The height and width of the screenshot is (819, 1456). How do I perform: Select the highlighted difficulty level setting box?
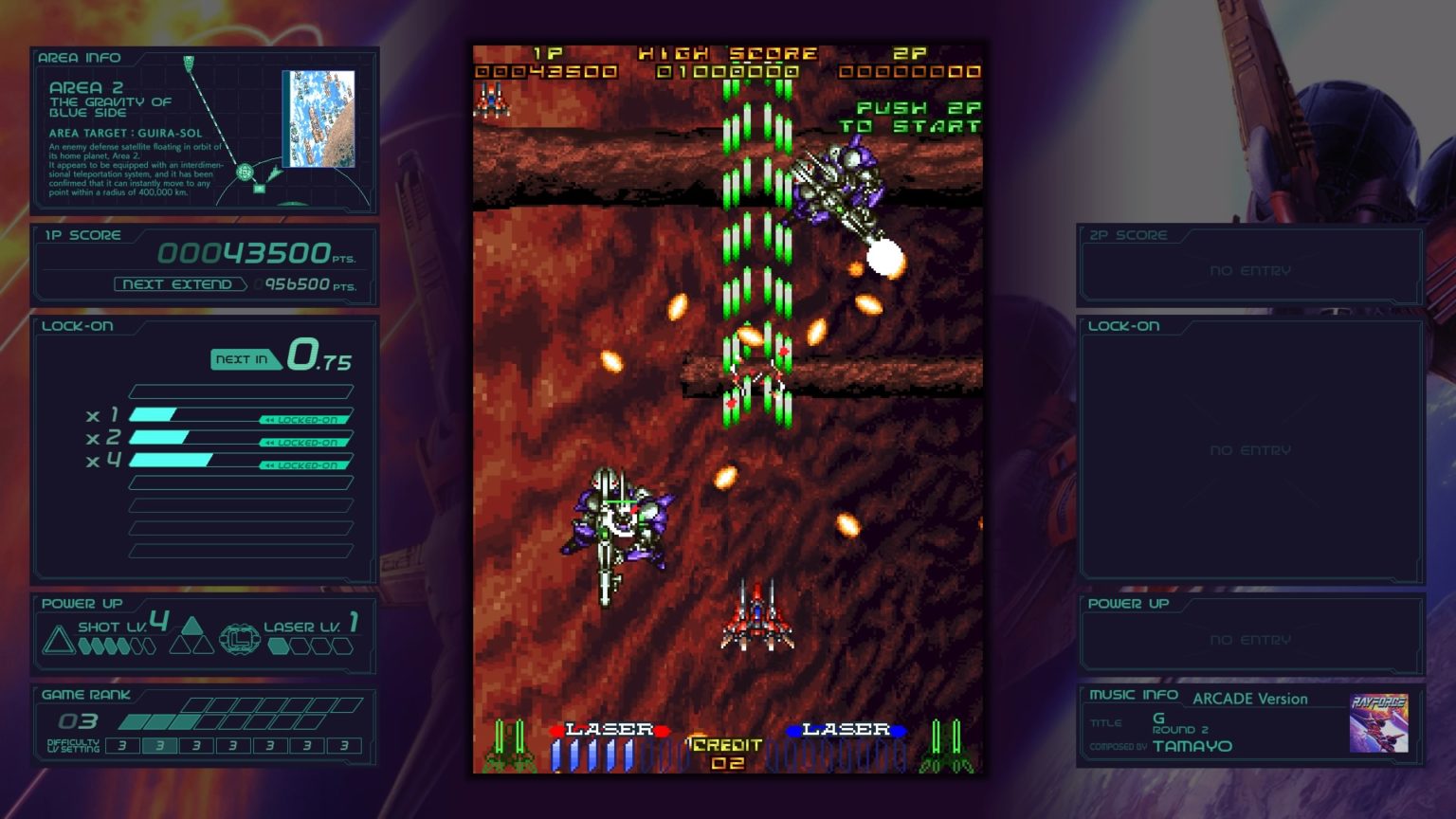click(159, 746)
